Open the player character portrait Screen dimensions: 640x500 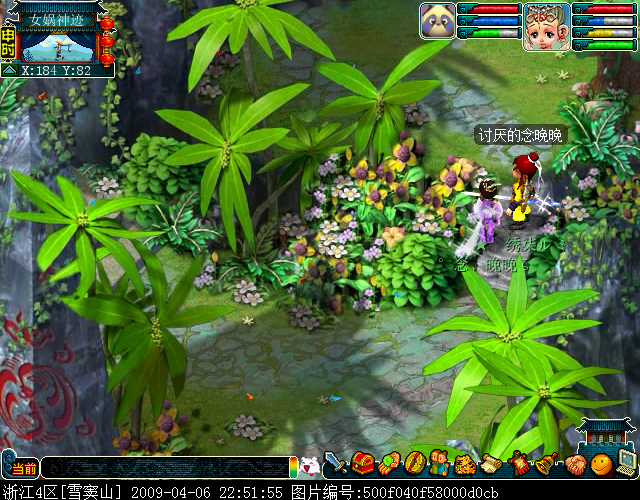click(546, 26)
